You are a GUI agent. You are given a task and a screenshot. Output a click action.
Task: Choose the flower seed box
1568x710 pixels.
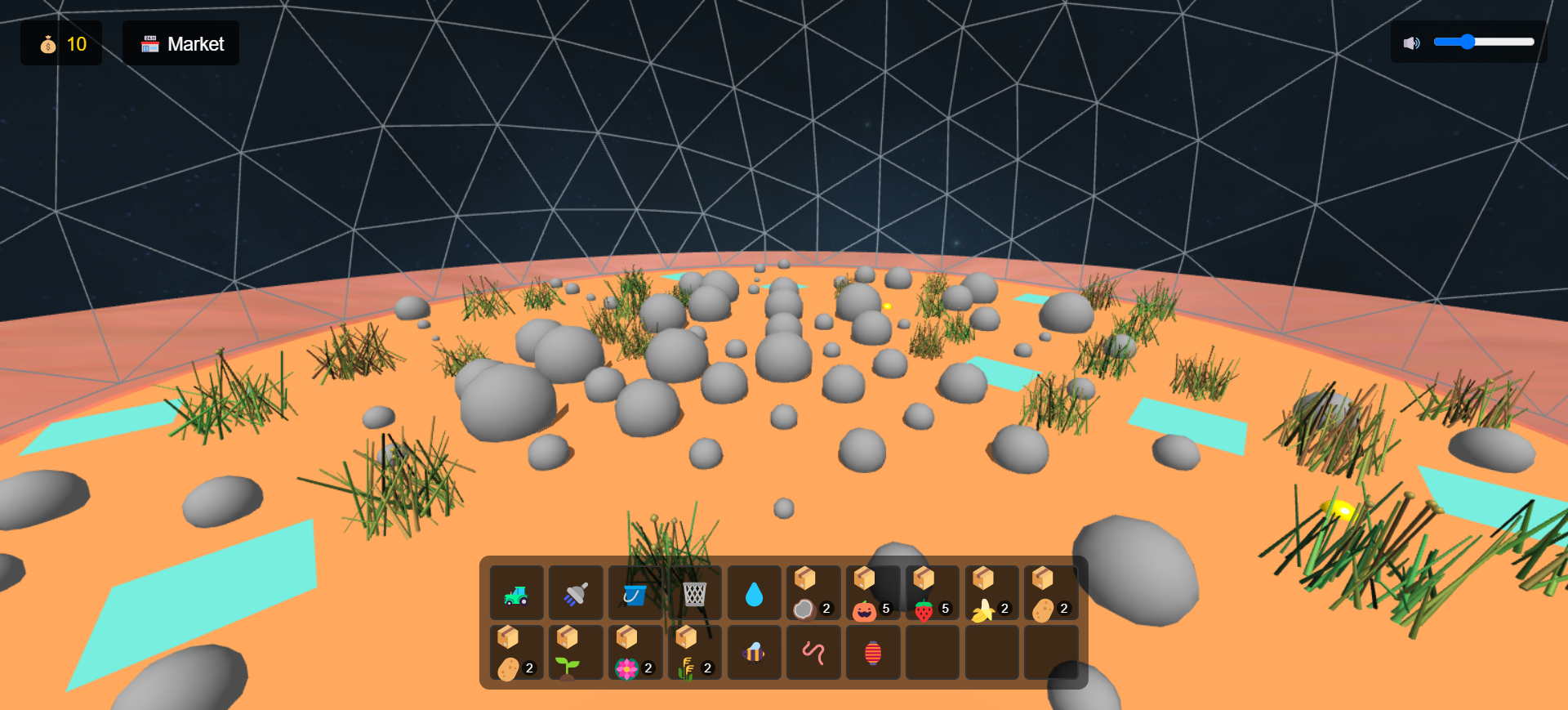(636, 652)
